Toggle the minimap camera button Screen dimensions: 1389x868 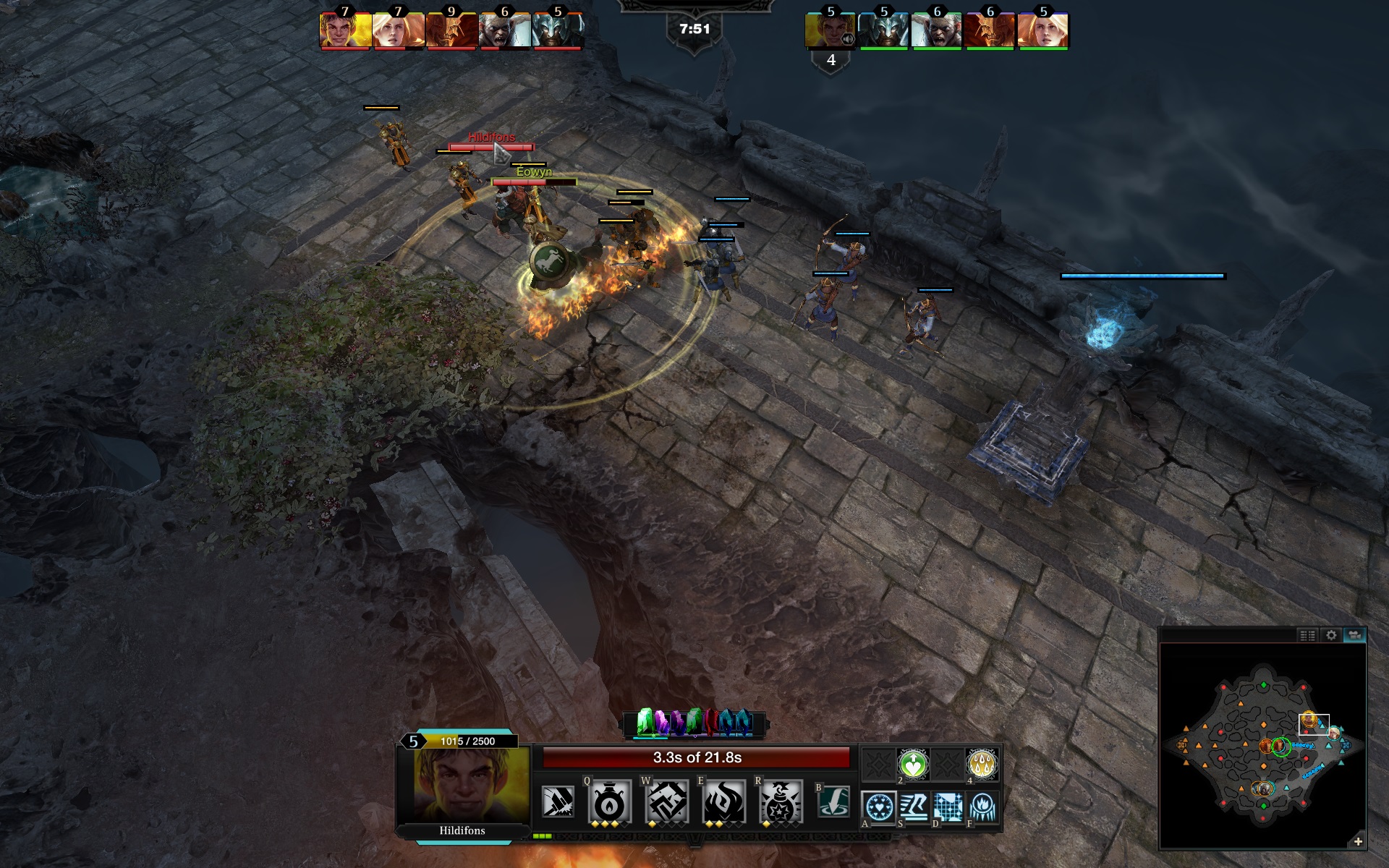click(x=1354, y=635)
